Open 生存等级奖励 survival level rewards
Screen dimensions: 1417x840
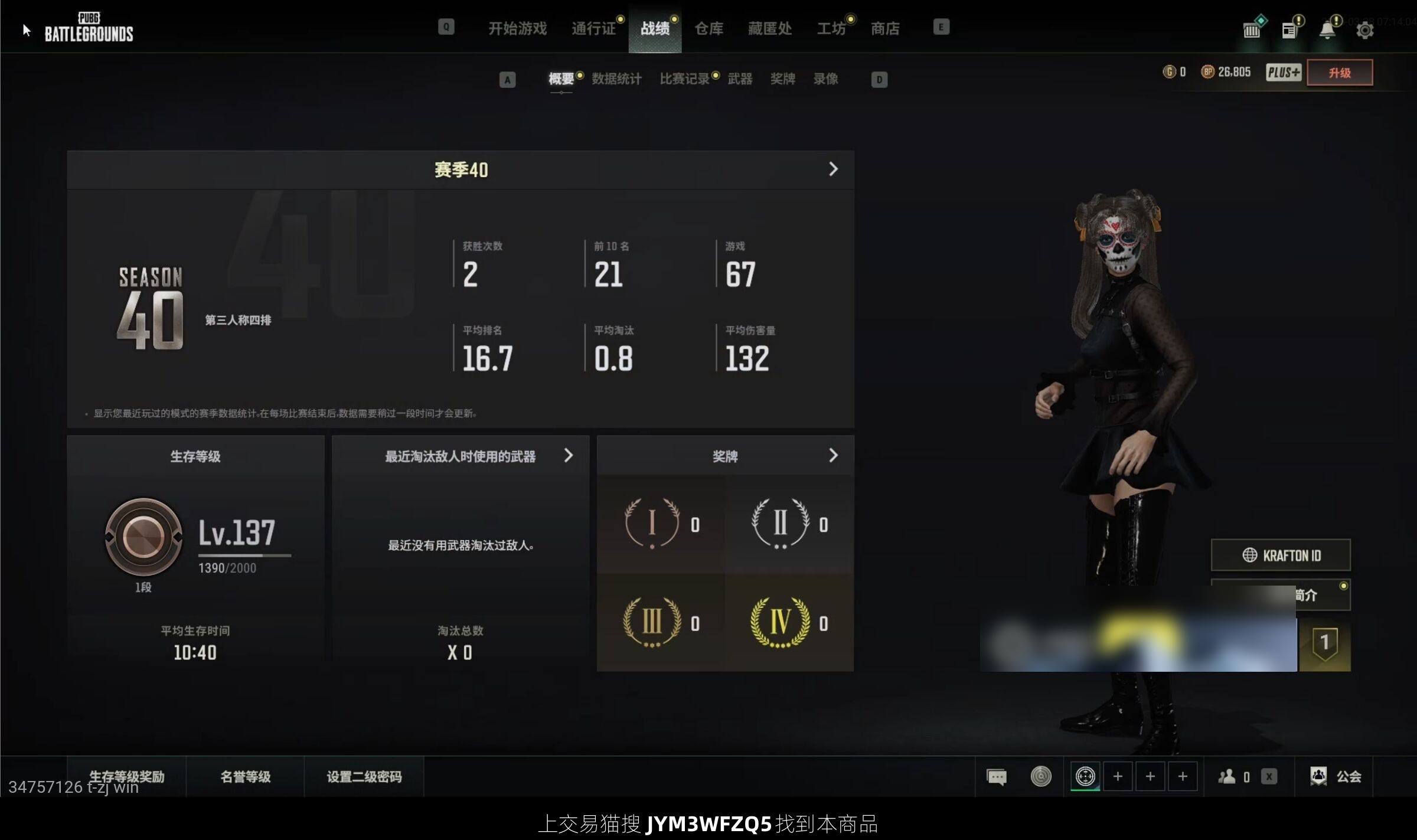[x=126, y=776]
